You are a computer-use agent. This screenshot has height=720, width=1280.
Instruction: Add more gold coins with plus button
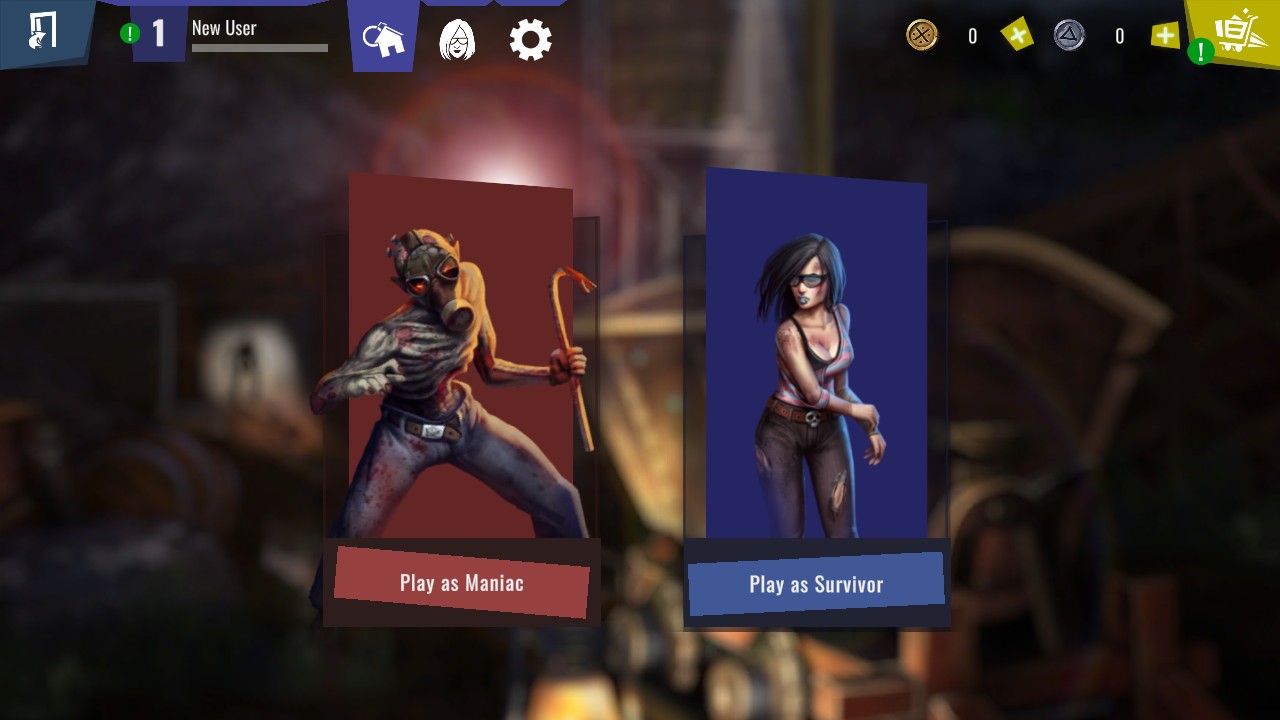[x=1017, y=36]
